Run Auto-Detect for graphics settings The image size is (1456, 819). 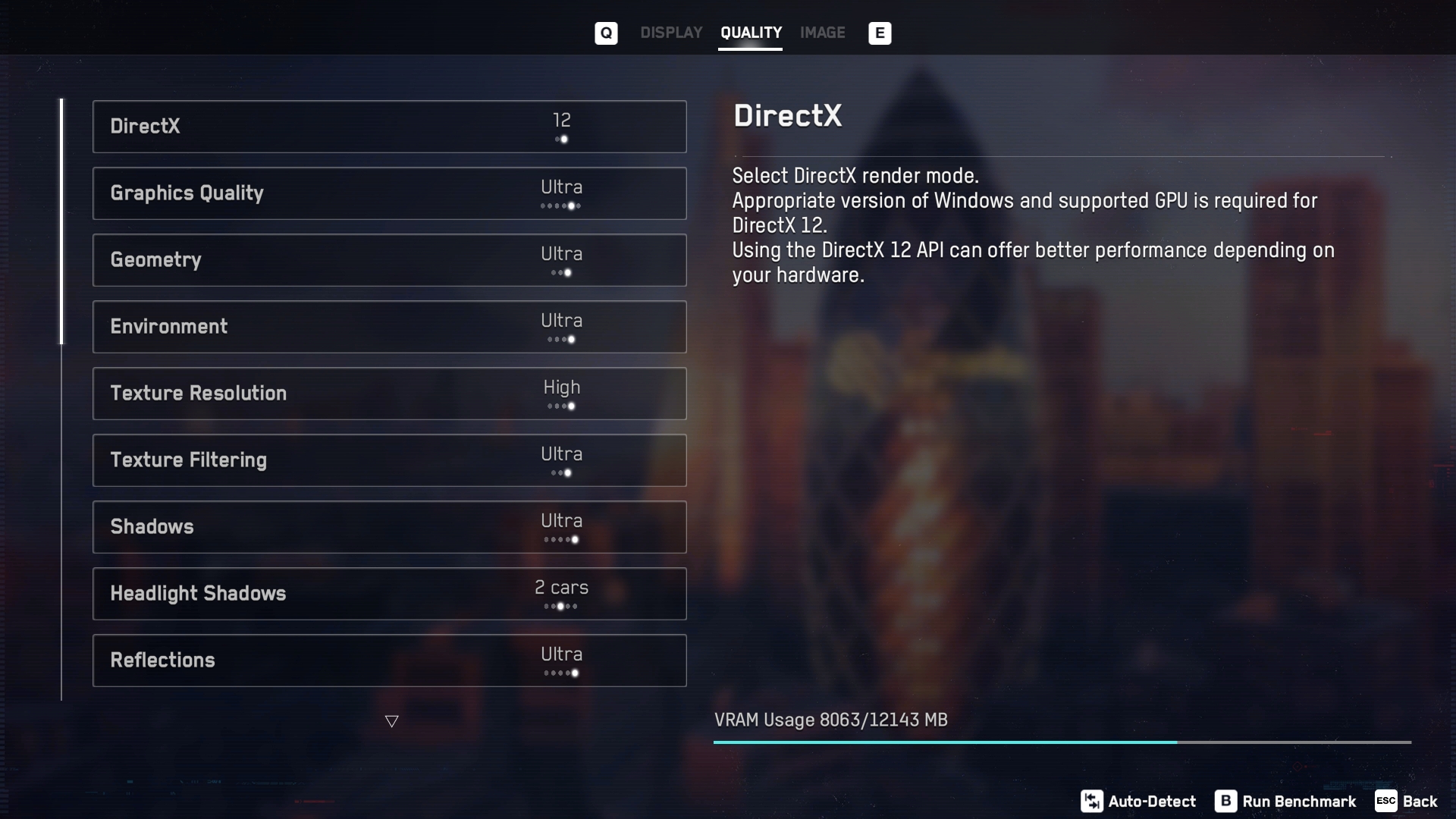(x=1138, y=802)
